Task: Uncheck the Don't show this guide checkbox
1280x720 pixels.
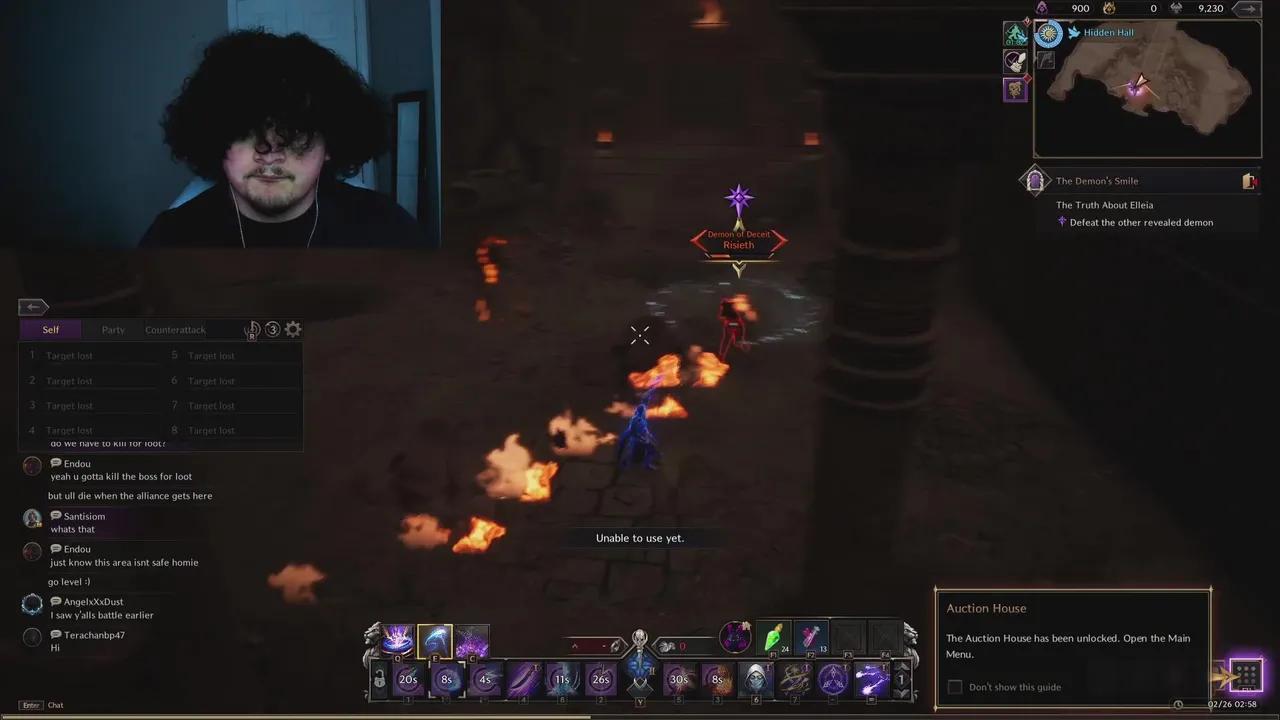Action: pos(954,687)
